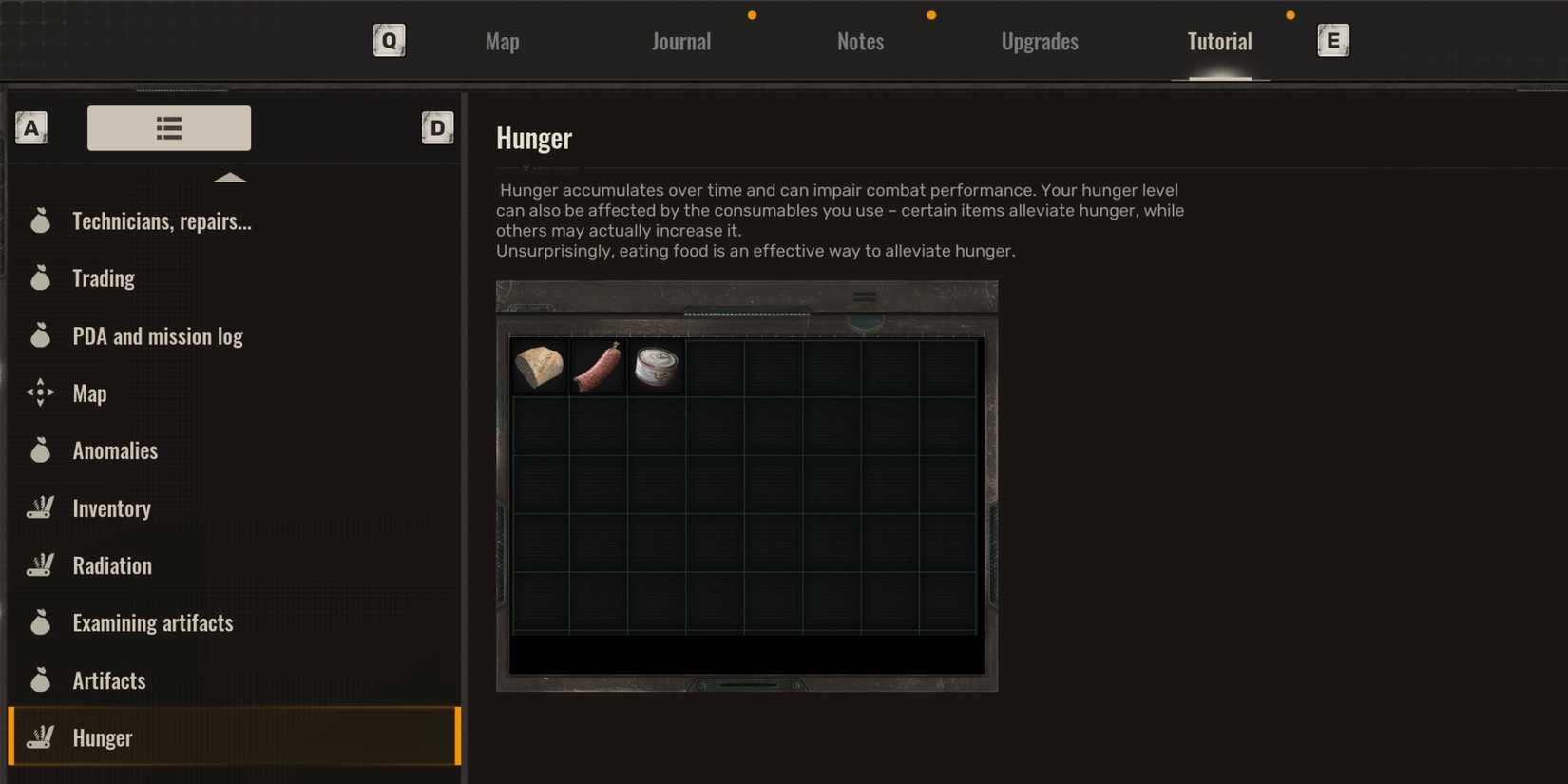Switch to the Journal tab
This screenshot has height=784, width=1568.
click(680, 41)
